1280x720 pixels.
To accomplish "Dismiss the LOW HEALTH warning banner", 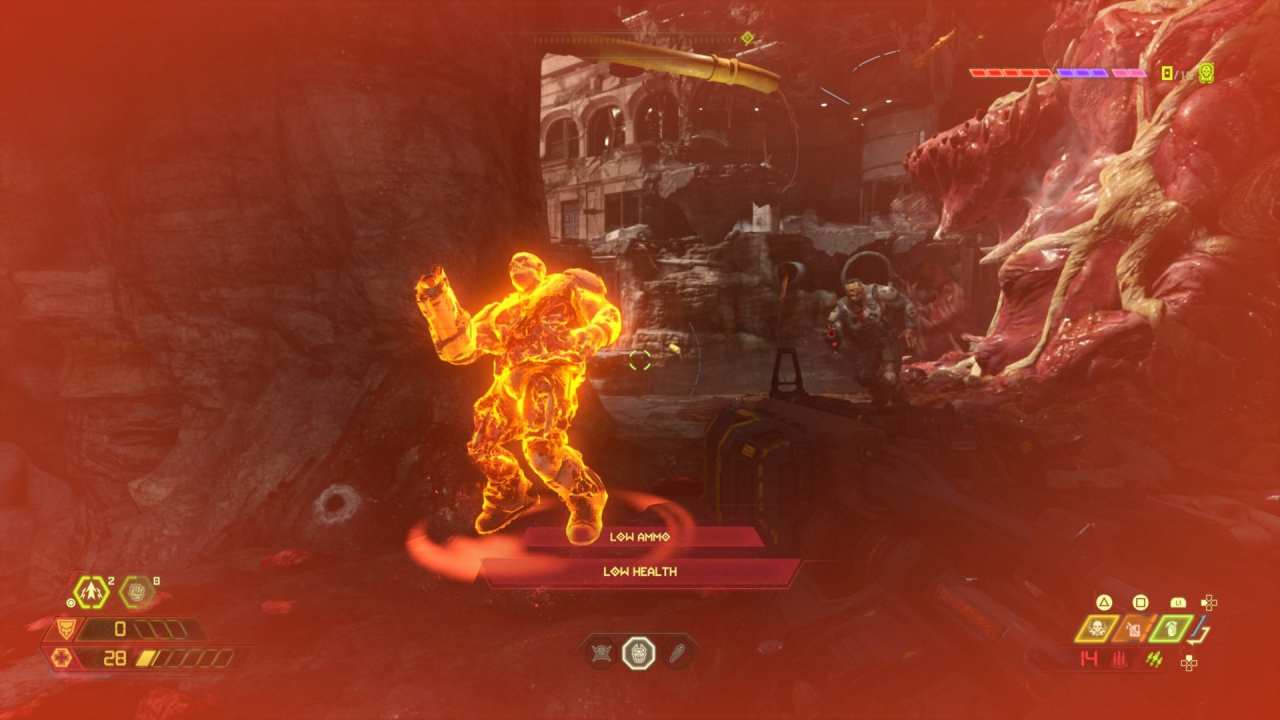I will pos(639,572).
